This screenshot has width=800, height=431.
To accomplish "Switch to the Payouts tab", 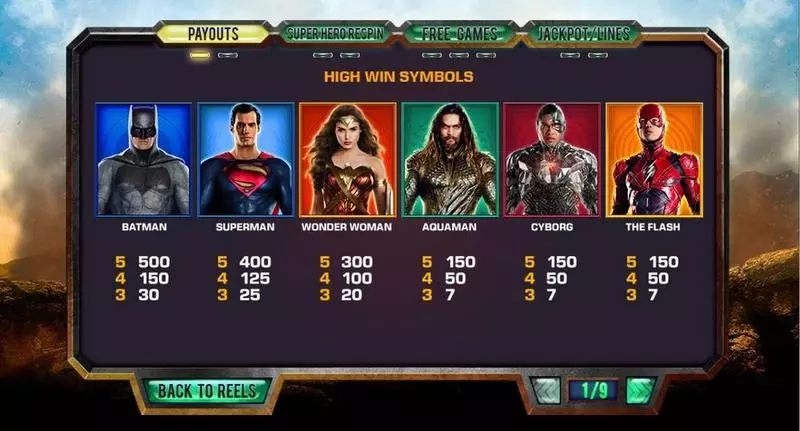I will [212, 33].
